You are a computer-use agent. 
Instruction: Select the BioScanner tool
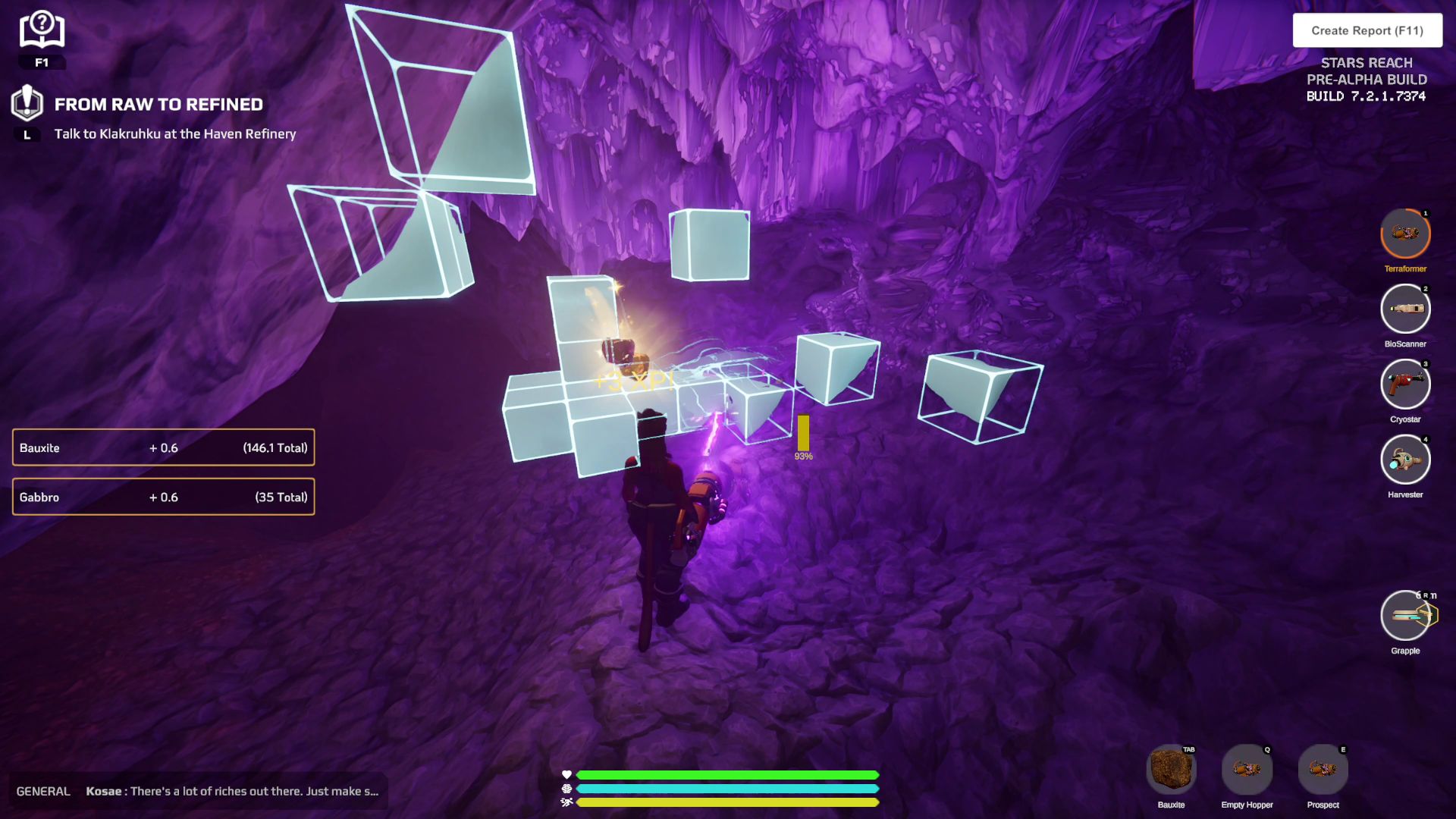pos(1404,309)
